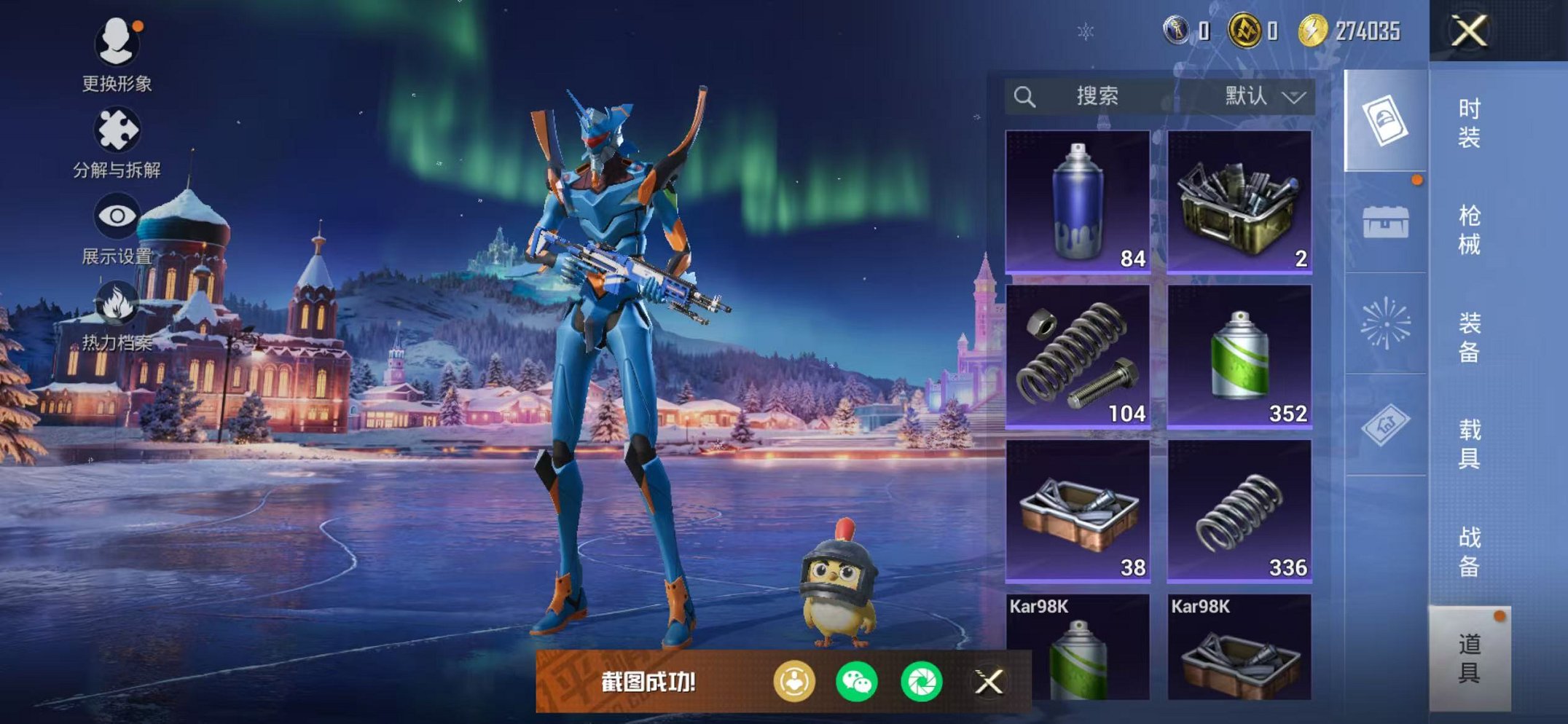Viewport: 1568px width, 724px height.
Task: Open 展示设置 display settings
Action: point(117,227)
